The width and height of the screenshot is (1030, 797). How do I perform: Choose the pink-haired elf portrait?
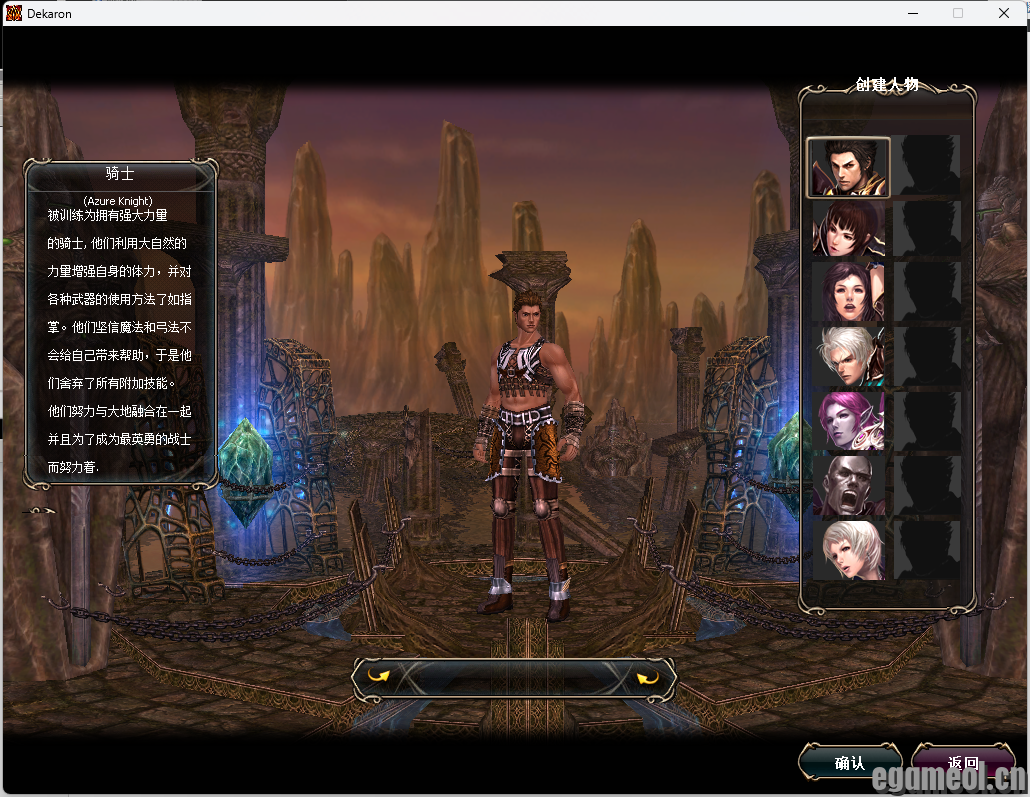[848, 421]
